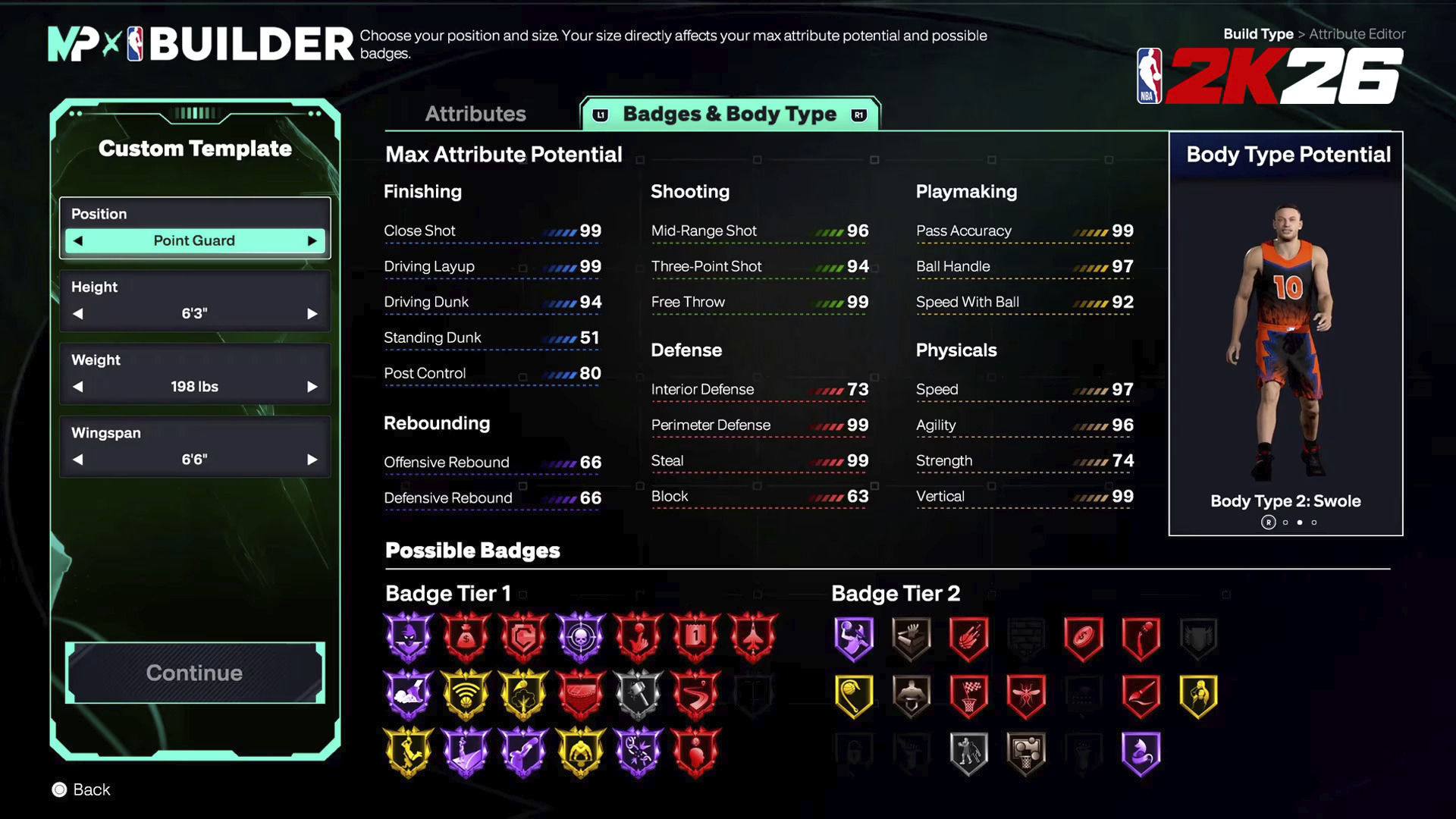Viewport: 1456px width, 819px height.
Task: Choose the previous Position option
Action: click(x=78, y=241)
